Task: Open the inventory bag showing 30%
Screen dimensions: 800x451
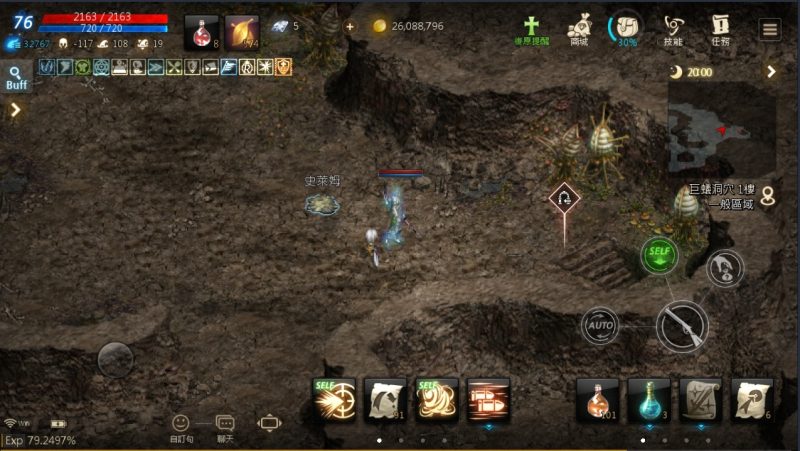Action: point(626,28)
